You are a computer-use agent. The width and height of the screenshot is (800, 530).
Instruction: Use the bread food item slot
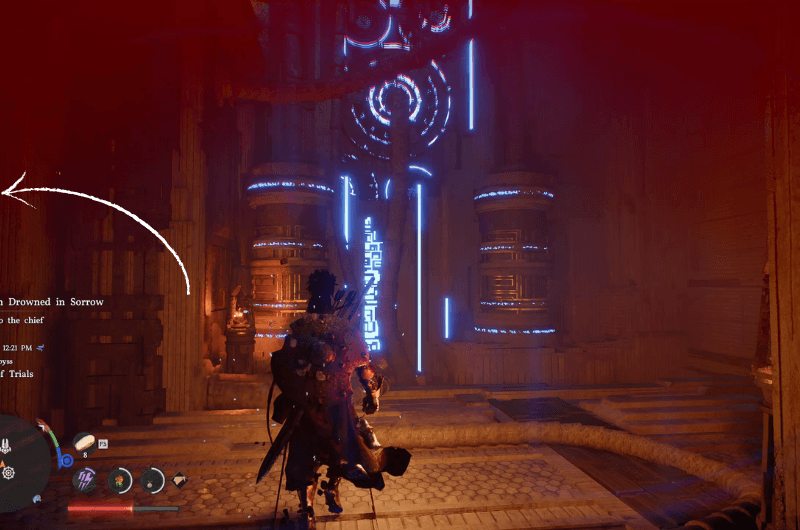[83, 441]
